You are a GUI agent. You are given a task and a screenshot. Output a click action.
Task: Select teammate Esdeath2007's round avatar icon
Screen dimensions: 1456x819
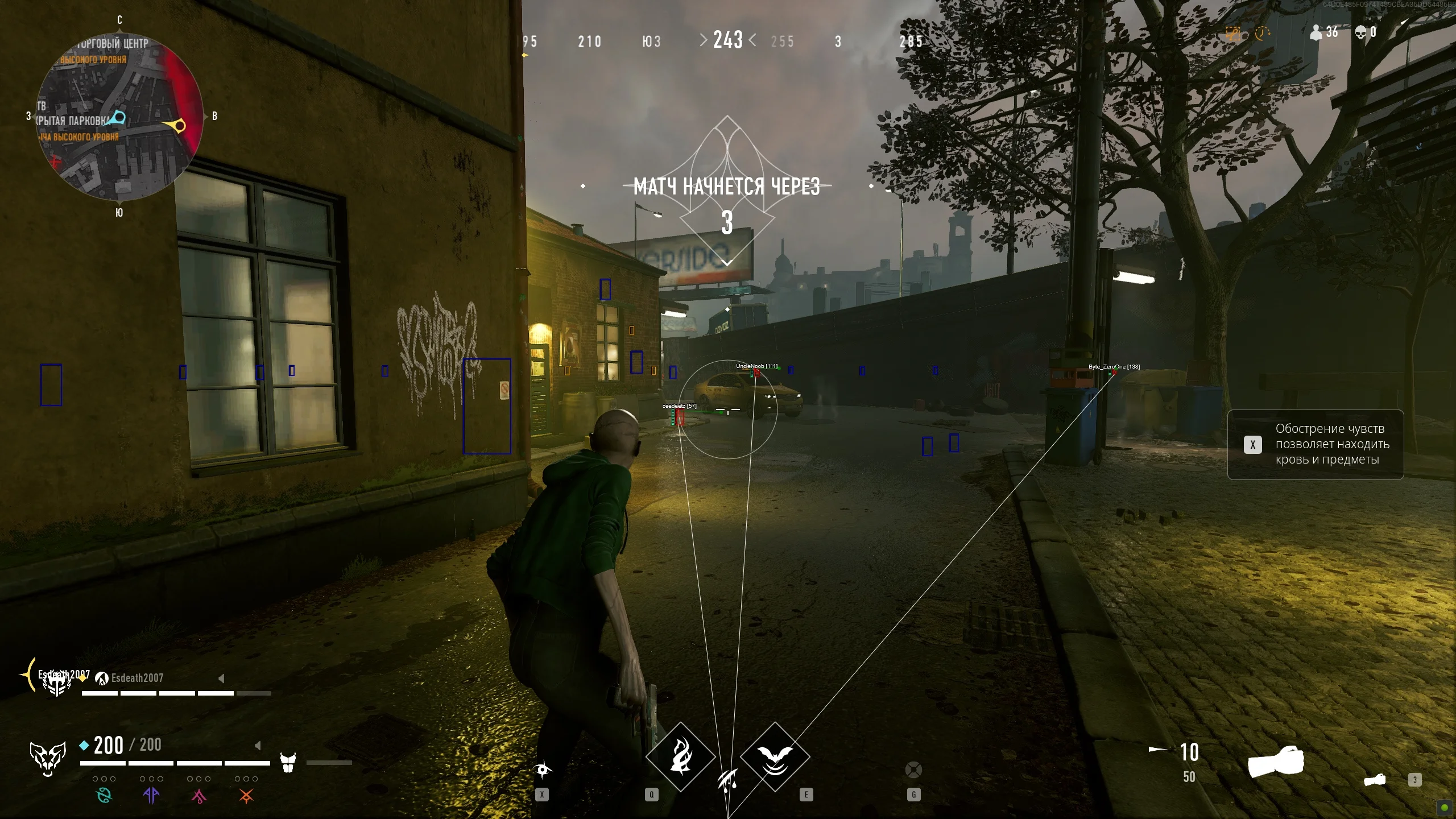click(102, 678)
